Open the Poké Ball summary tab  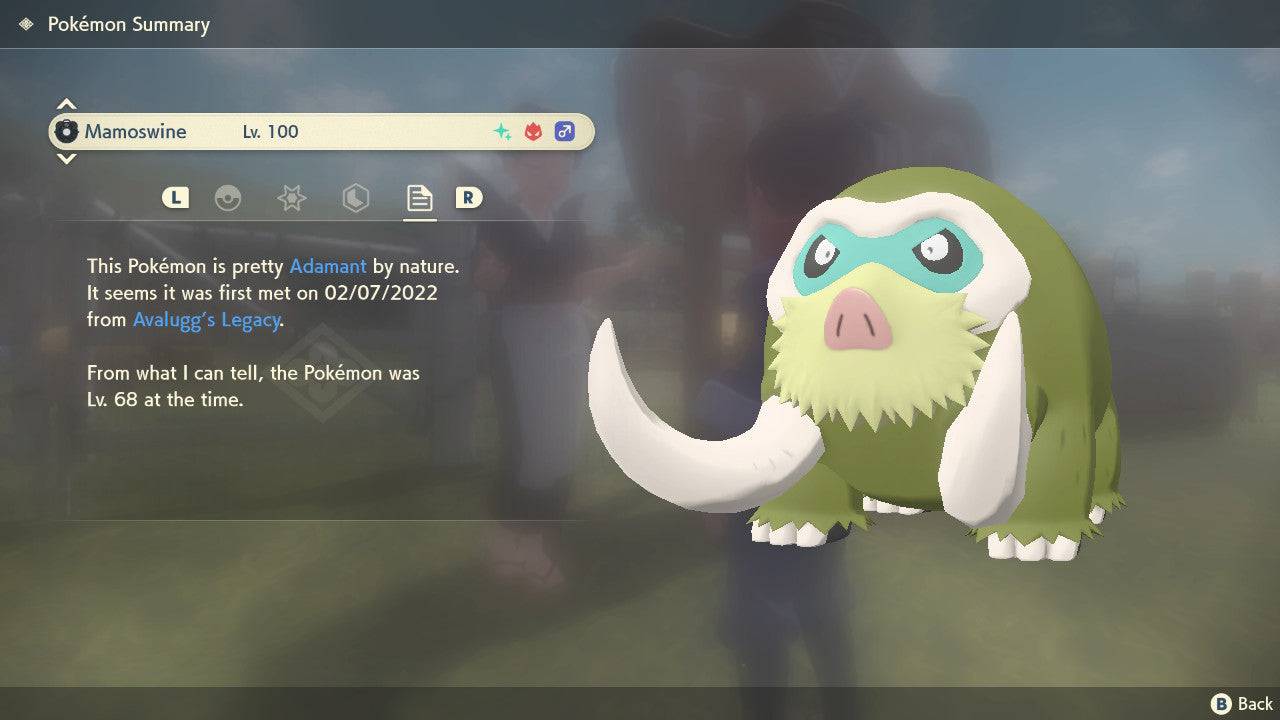pos(229,198)
